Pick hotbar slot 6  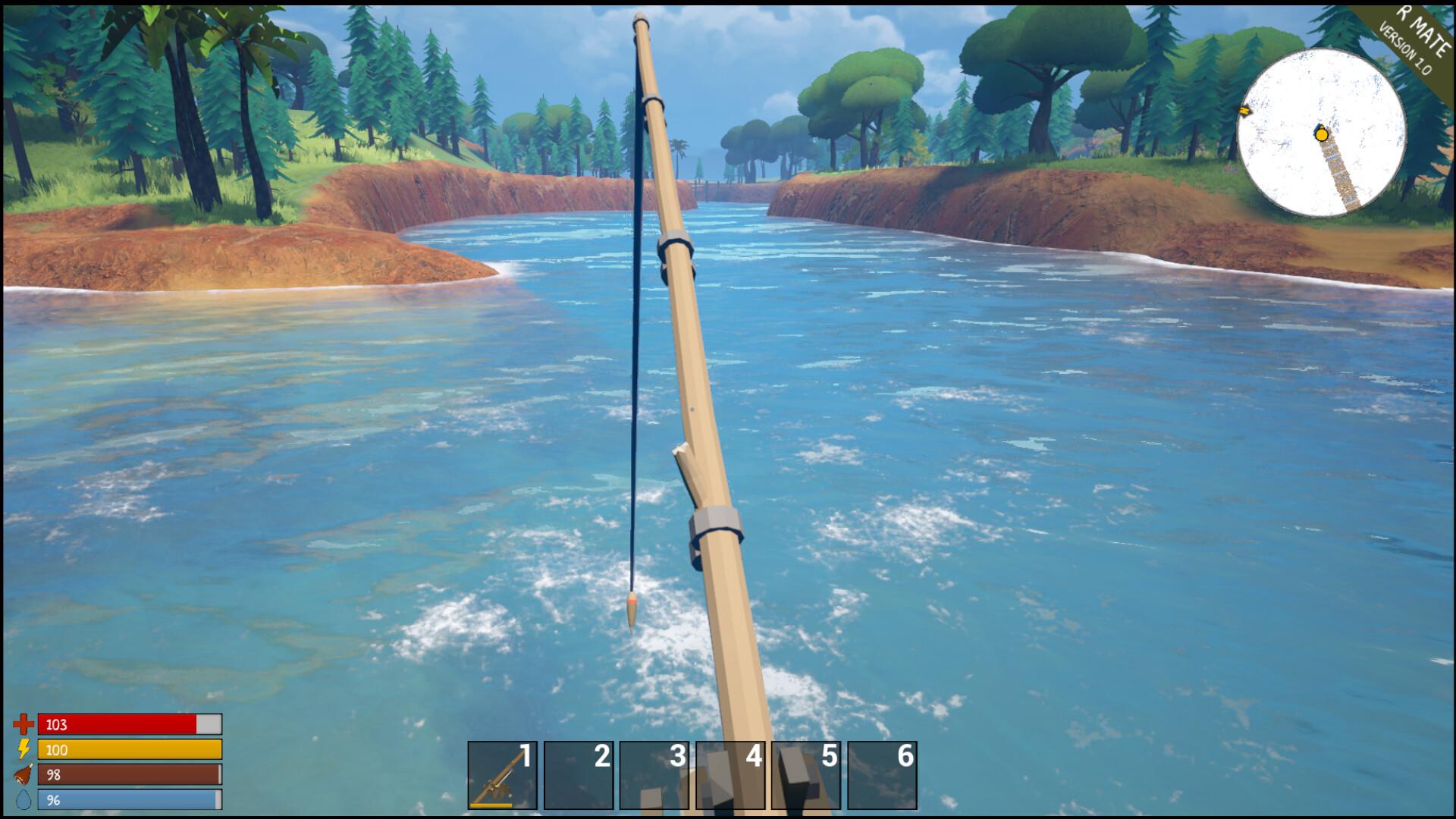[x=881, y=775]
